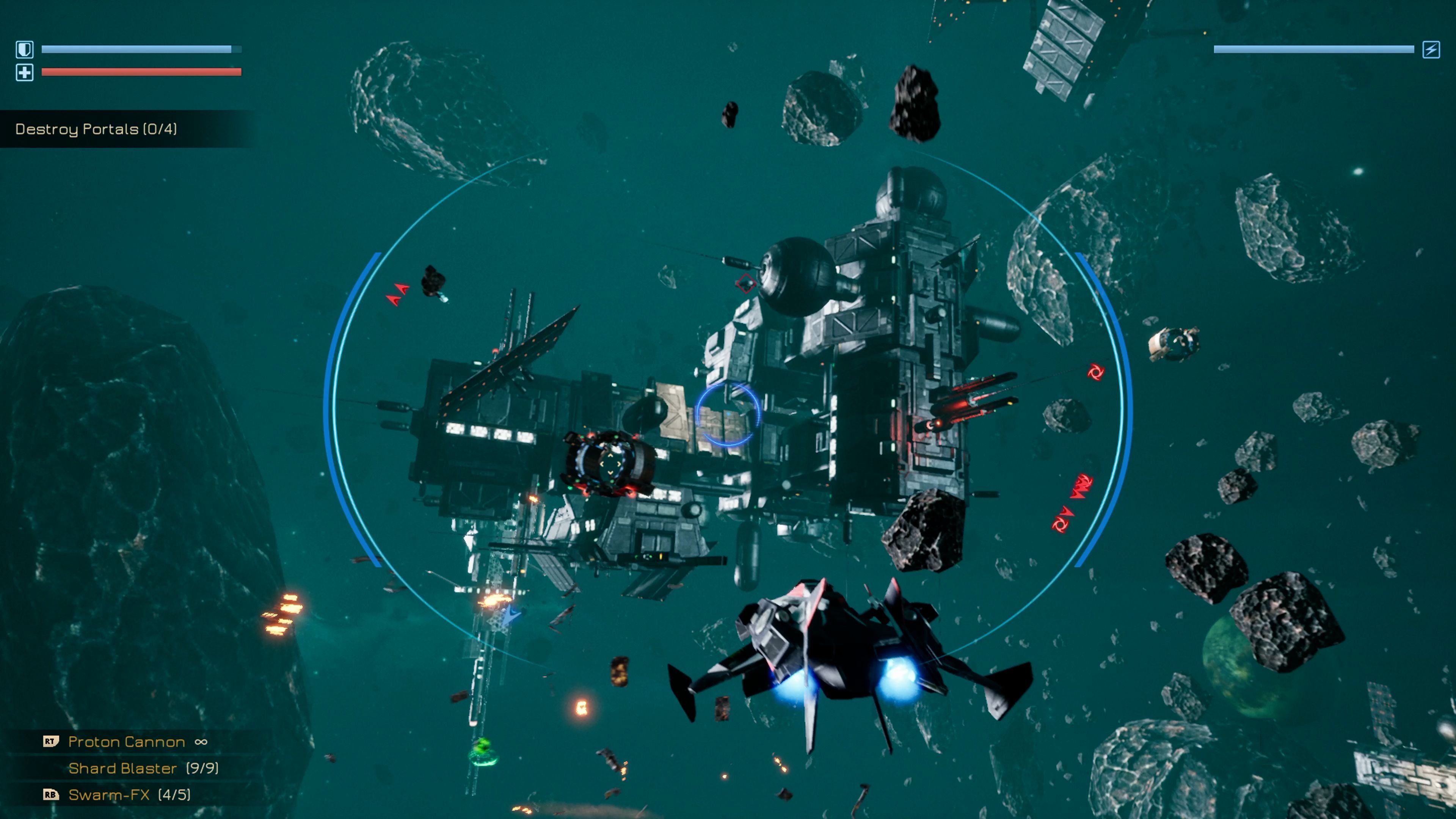Click the shield icon near the shield bar

click(x=25, y=49)
